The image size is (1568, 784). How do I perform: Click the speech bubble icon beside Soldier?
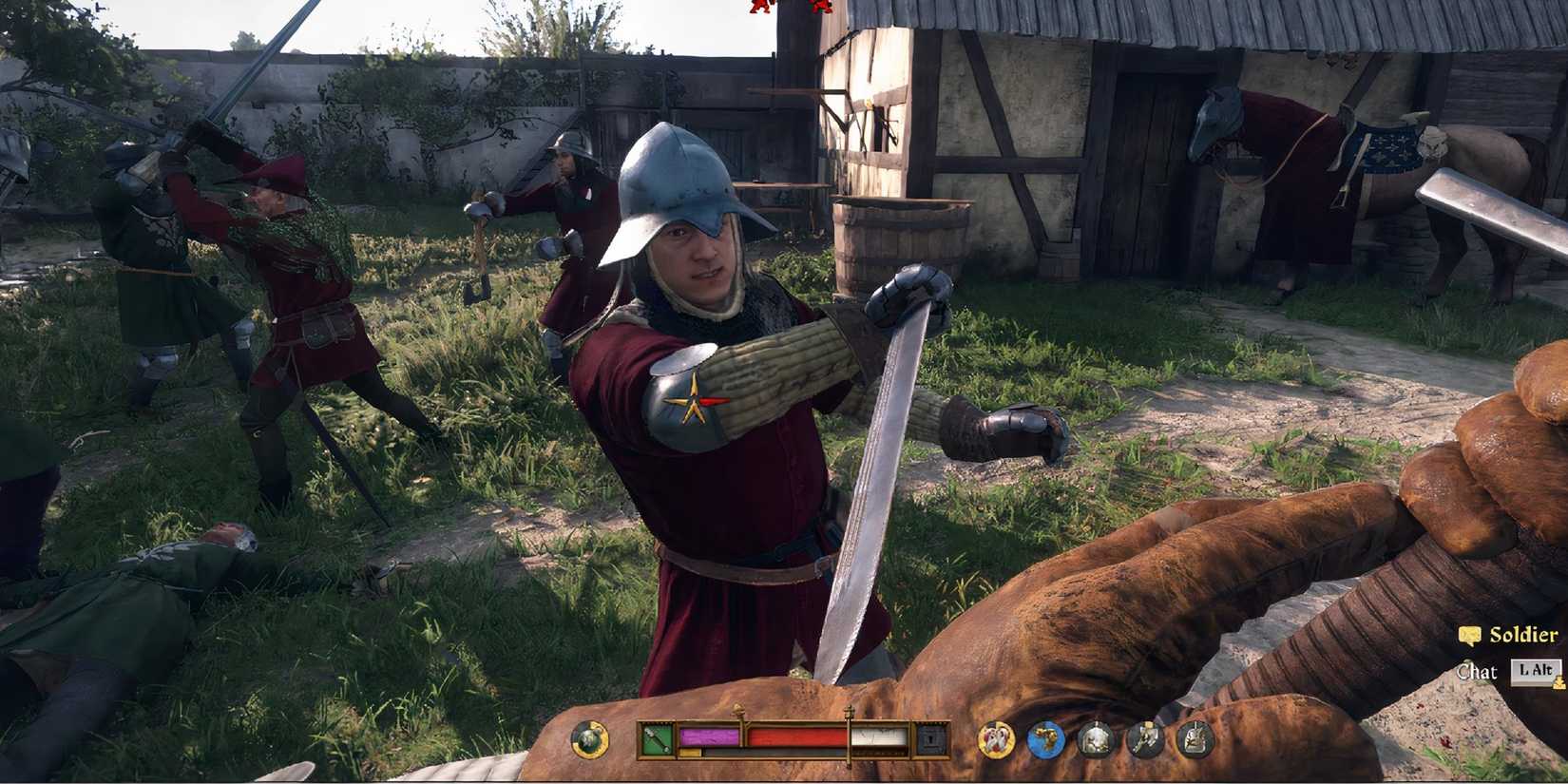(x=1469, y=636)
